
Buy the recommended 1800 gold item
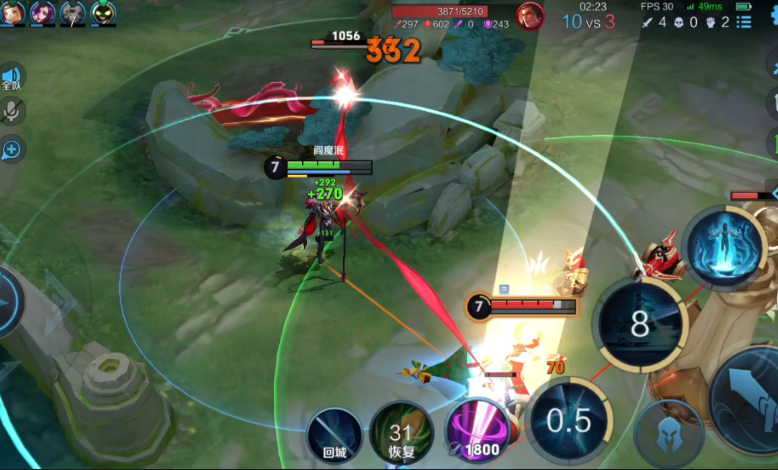click(476, 433)
